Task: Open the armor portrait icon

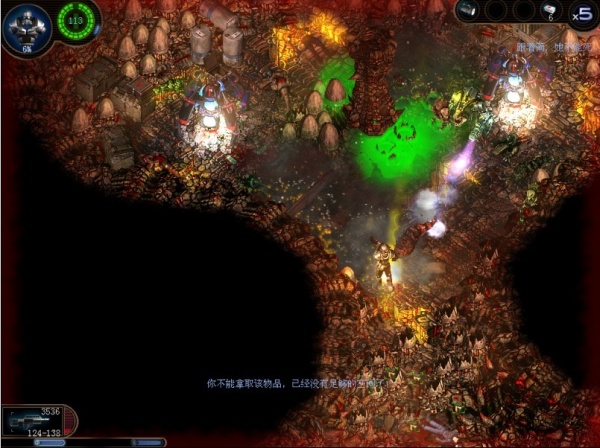Action: tap(26, 24)
